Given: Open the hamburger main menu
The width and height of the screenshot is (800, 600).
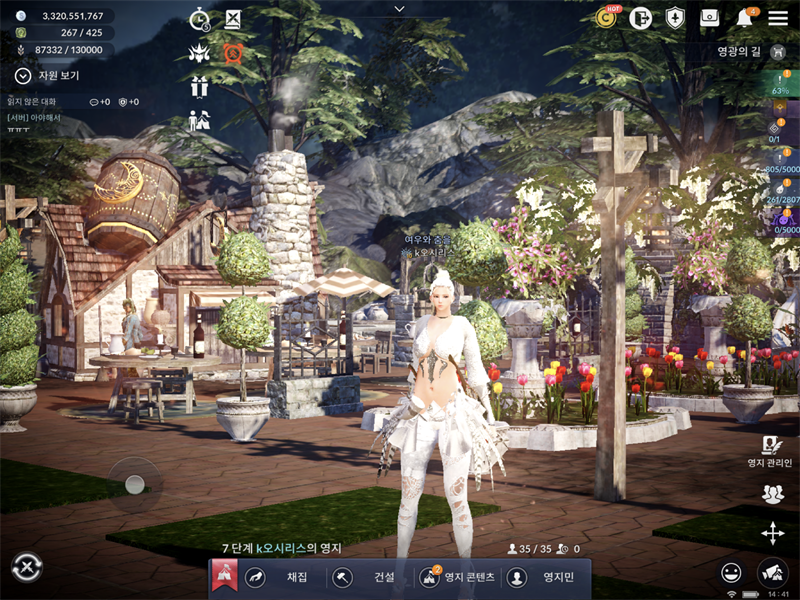Looking at the screenshot, I should coord(778,17).
